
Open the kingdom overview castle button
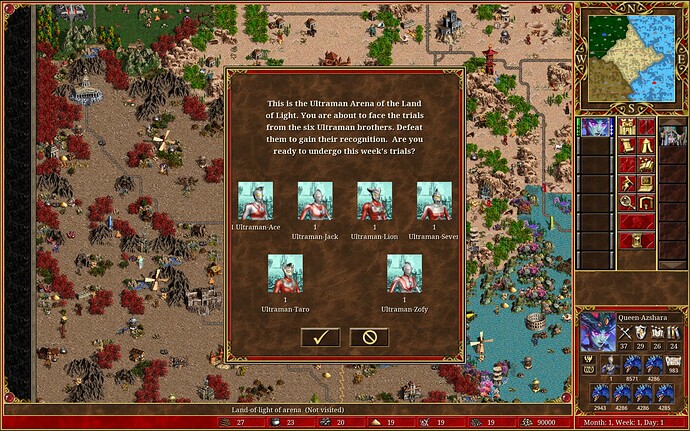629,128
